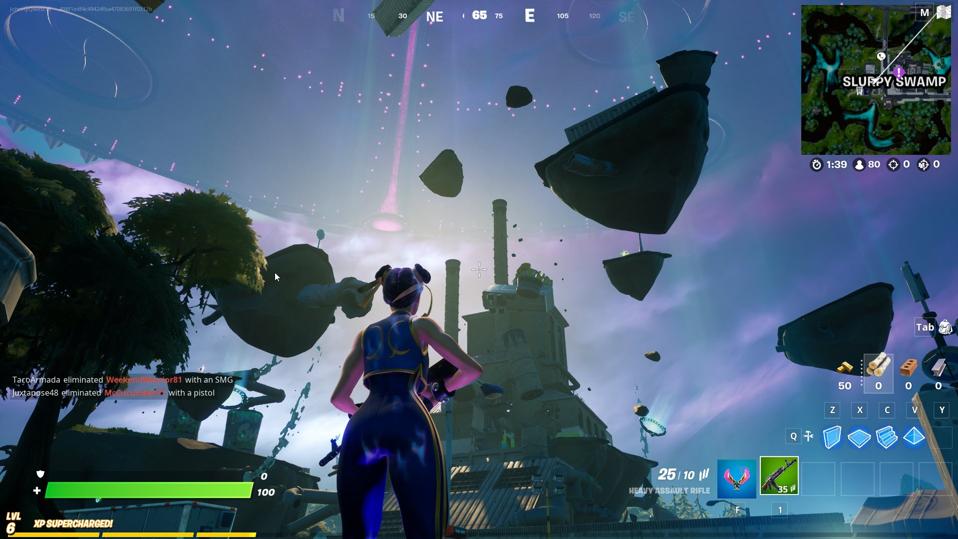Select brick building material
This screenshot has height=539, width=958.
908,367
